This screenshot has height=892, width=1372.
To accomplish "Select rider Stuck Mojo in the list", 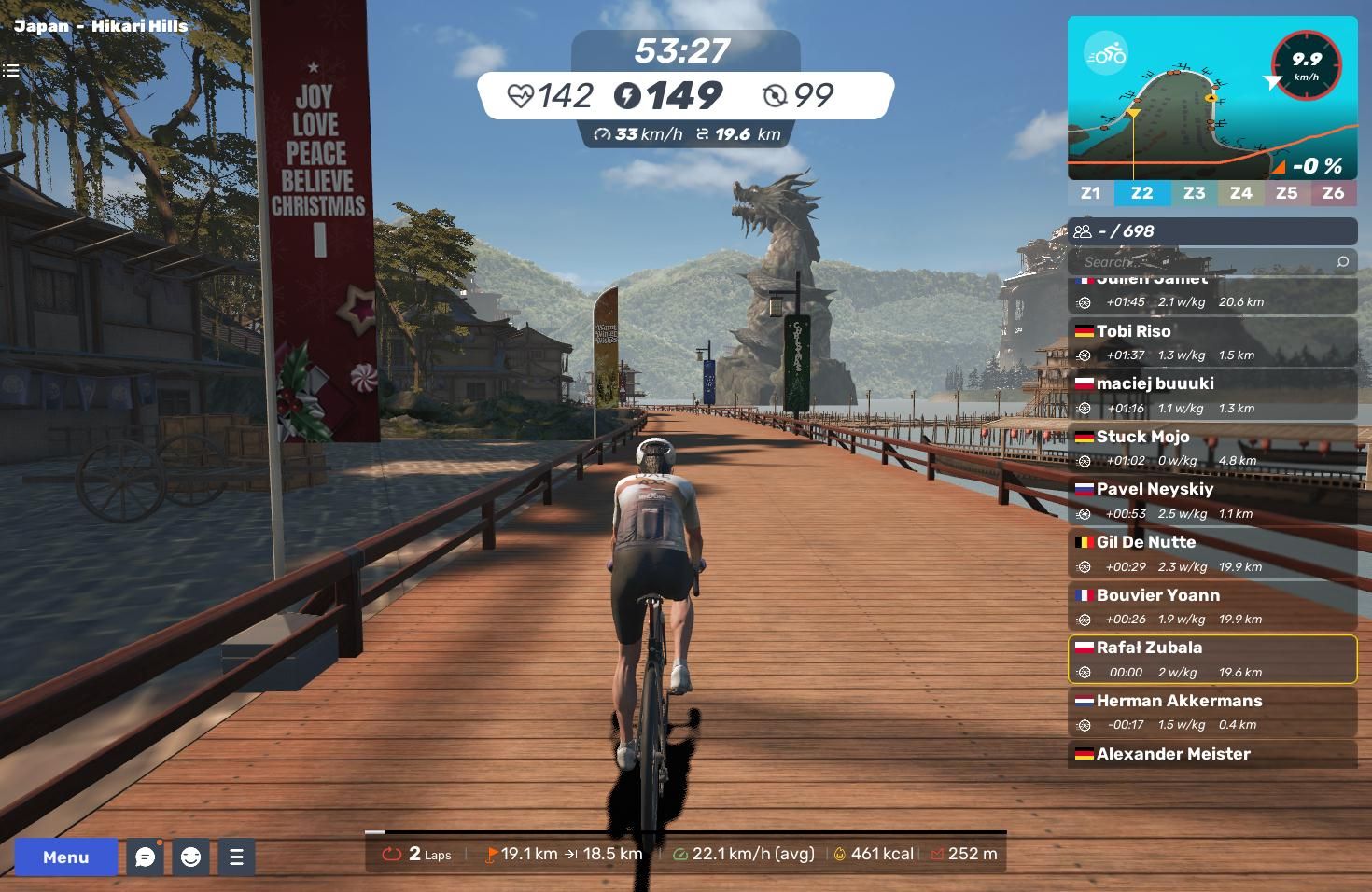I will tap(1211, 448).
